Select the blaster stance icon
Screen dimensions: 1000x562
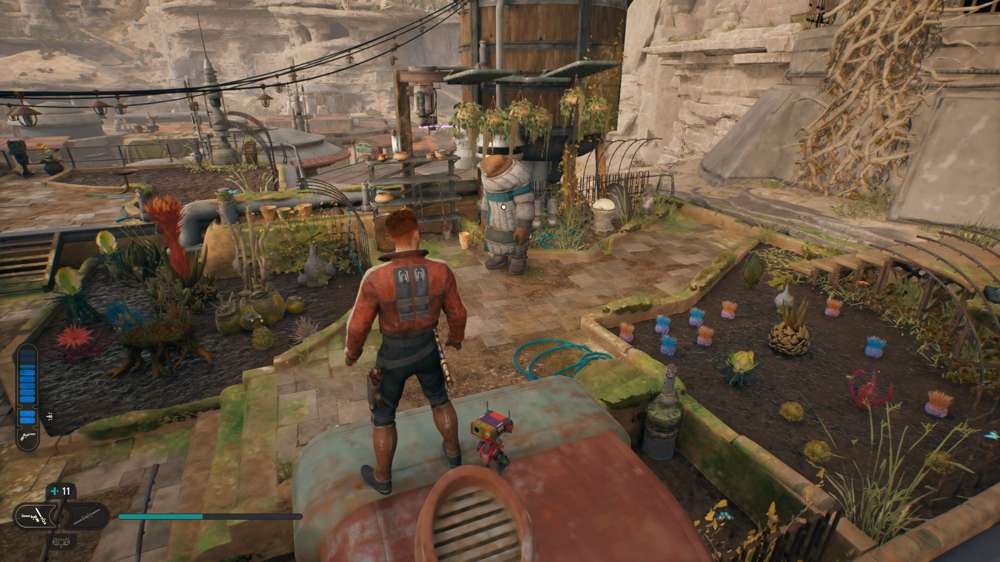point(34,516)
